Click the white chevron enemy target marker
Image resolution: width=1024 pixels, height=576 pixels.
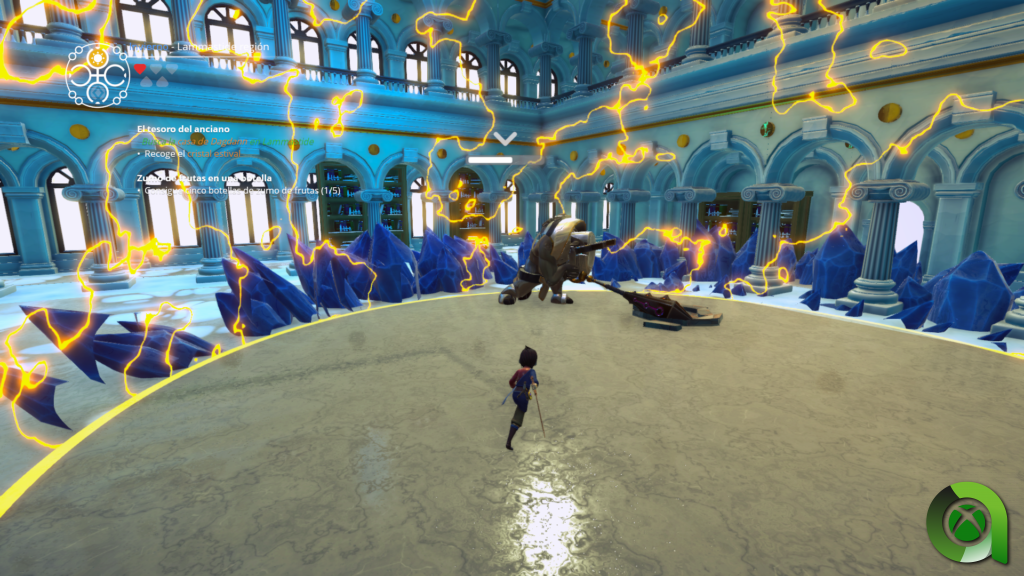(x=505, y=138)
